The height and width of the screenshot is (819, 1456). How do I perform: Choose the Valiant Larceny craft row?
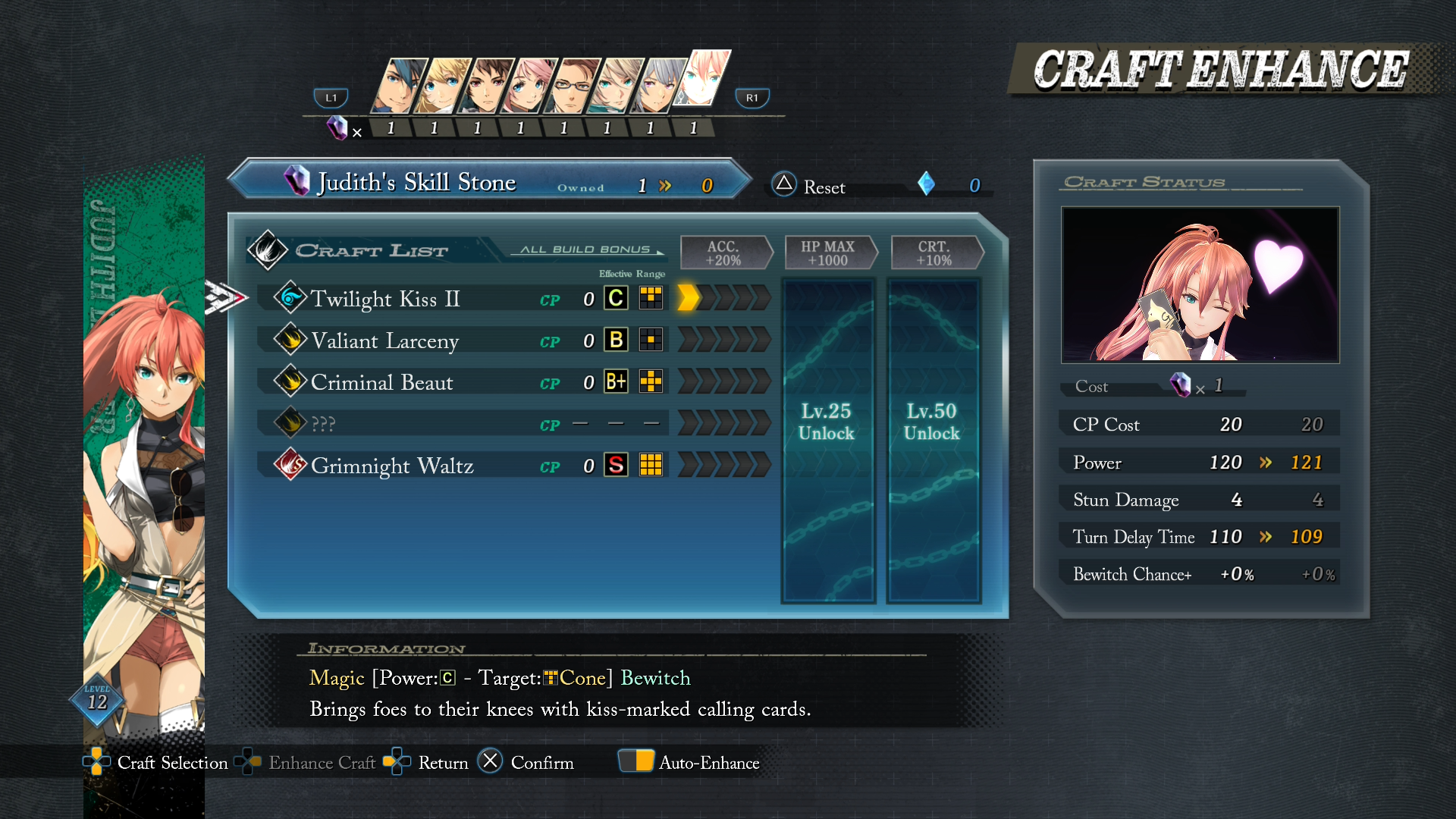[x=385, y=340]
